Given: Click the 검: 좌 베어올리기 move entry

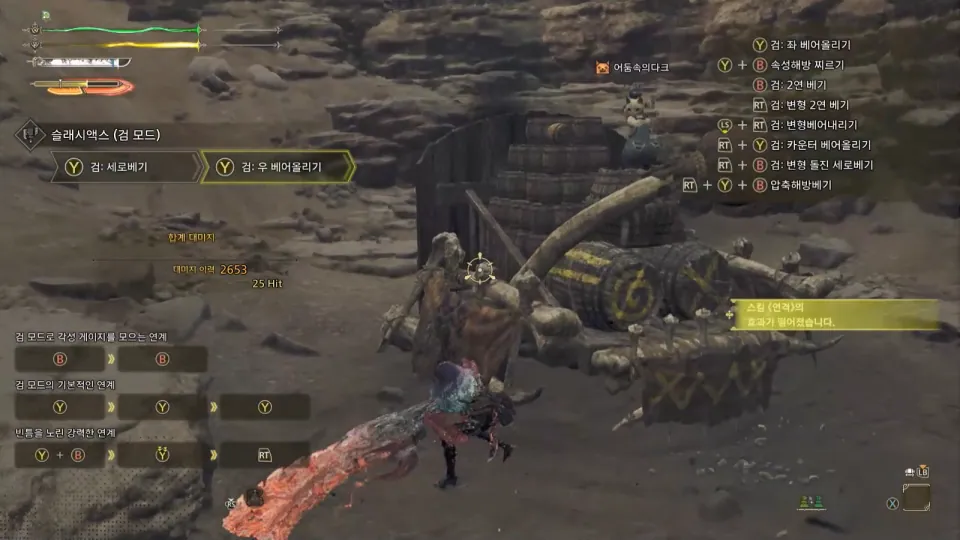Looking at the screenshot, I should pos(809,45).
